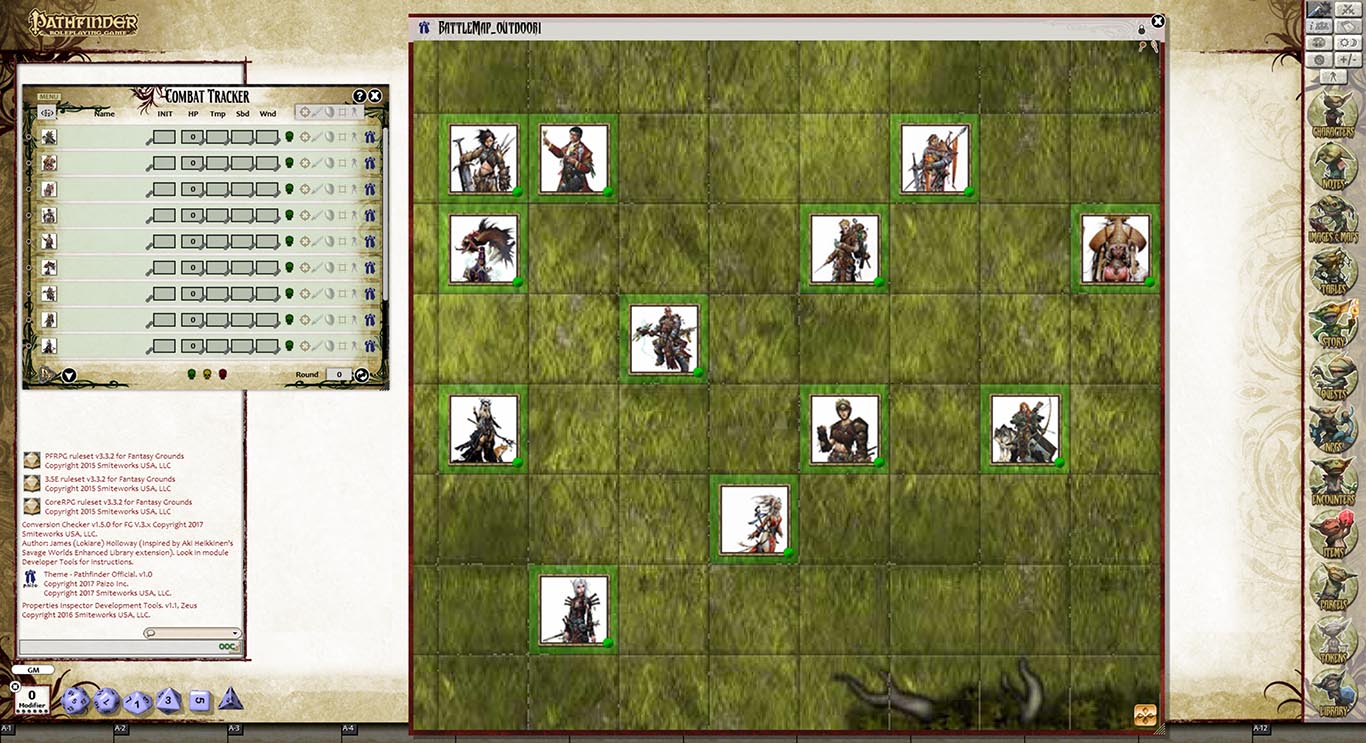Screen dimensions: 1366x743
Task: Advance to next round with the circular arrow
Action: click(x=363, y=373)
